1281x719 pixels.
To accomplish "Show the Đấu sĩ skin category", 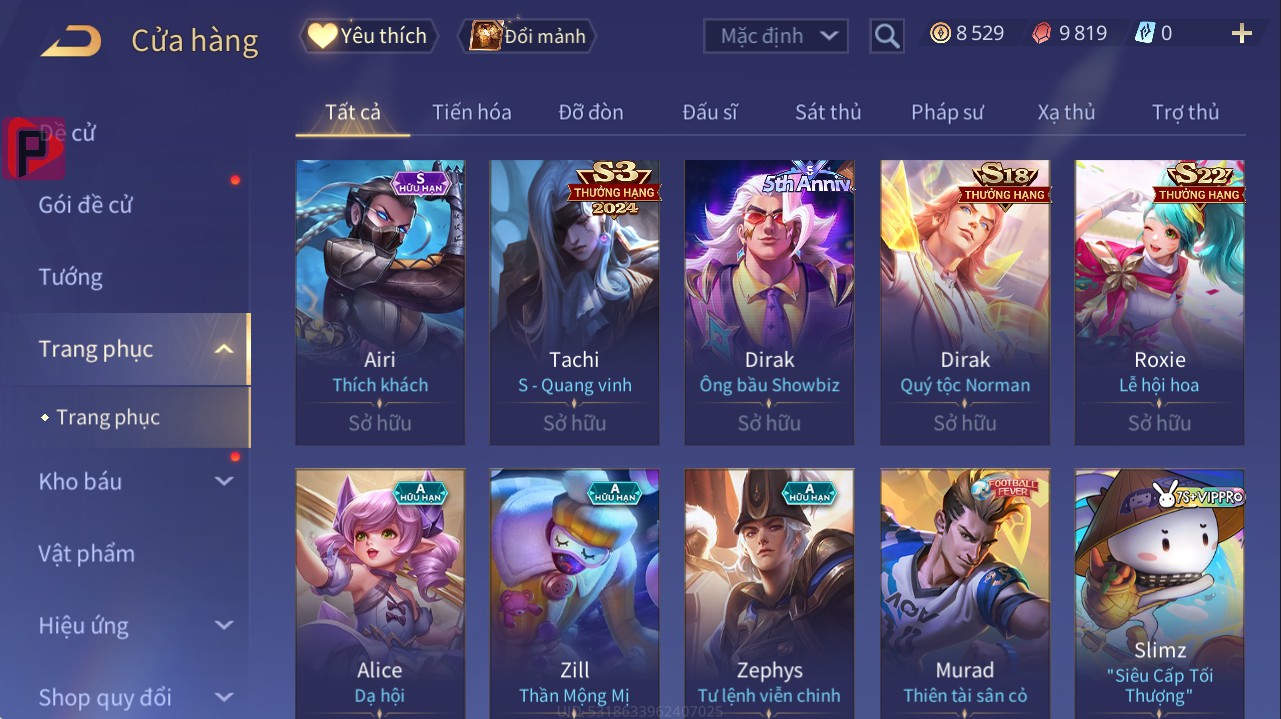I will [709, 112].
